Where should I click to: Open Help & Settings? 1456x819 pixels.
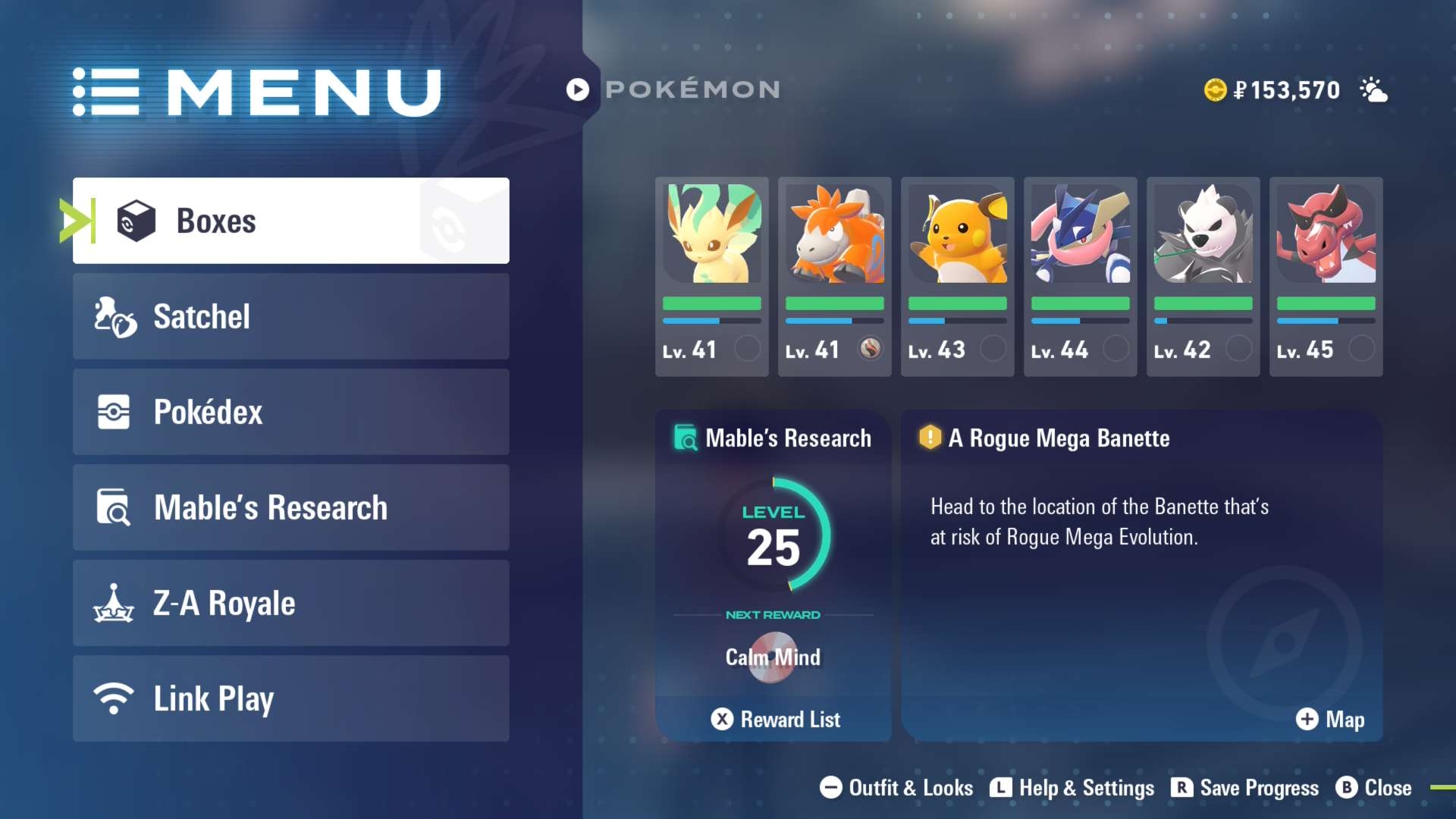[x=1072, y=788]
